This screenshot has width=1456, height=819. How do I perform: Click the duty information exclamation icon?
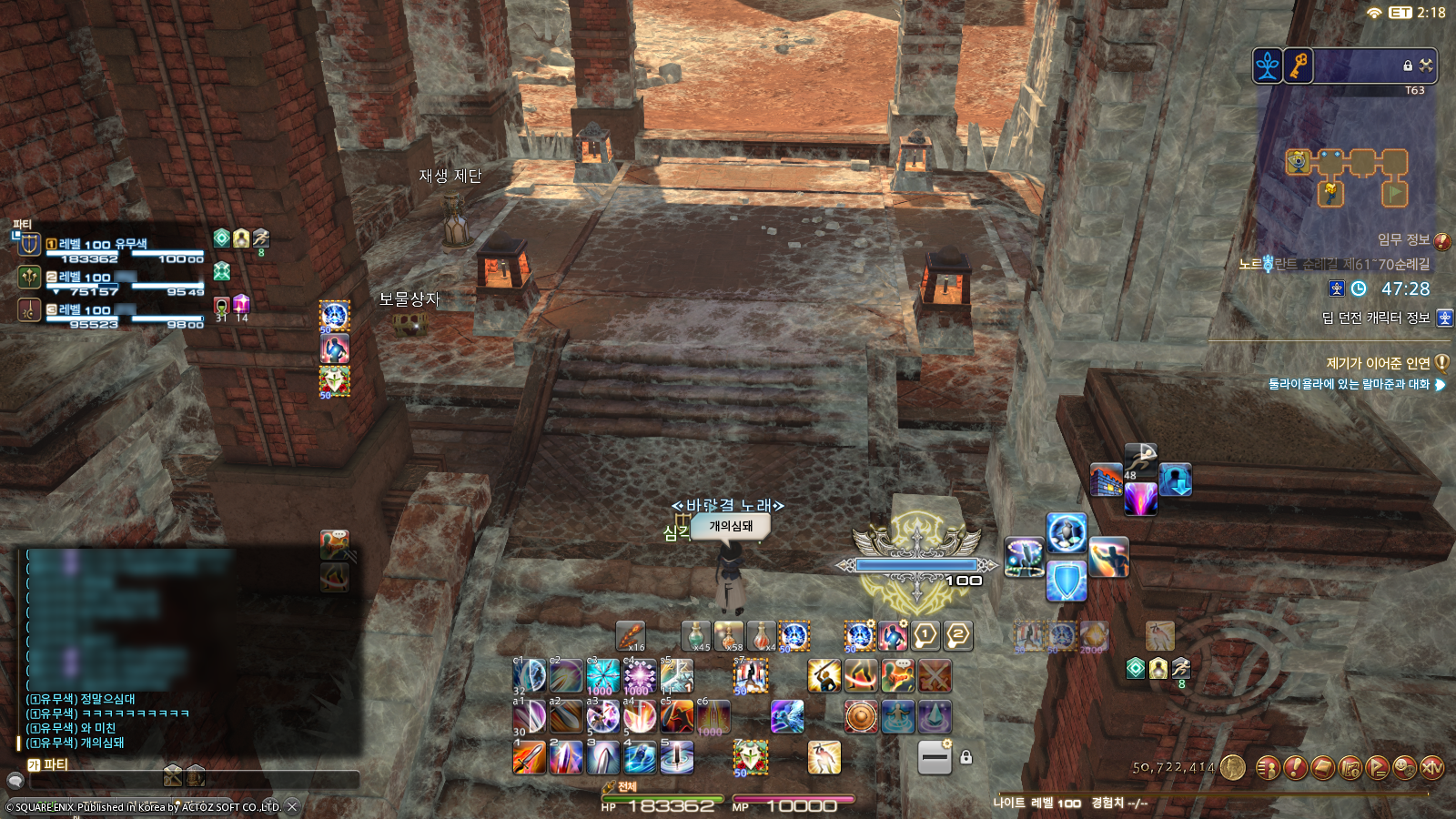(1442, 241)
